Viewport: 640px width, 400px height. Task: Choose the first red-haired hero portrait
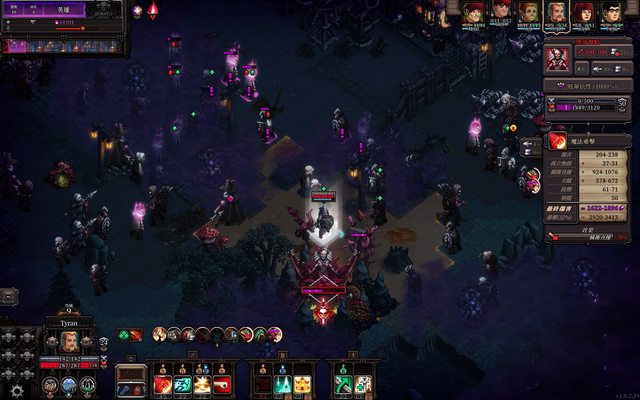point(473,13)
